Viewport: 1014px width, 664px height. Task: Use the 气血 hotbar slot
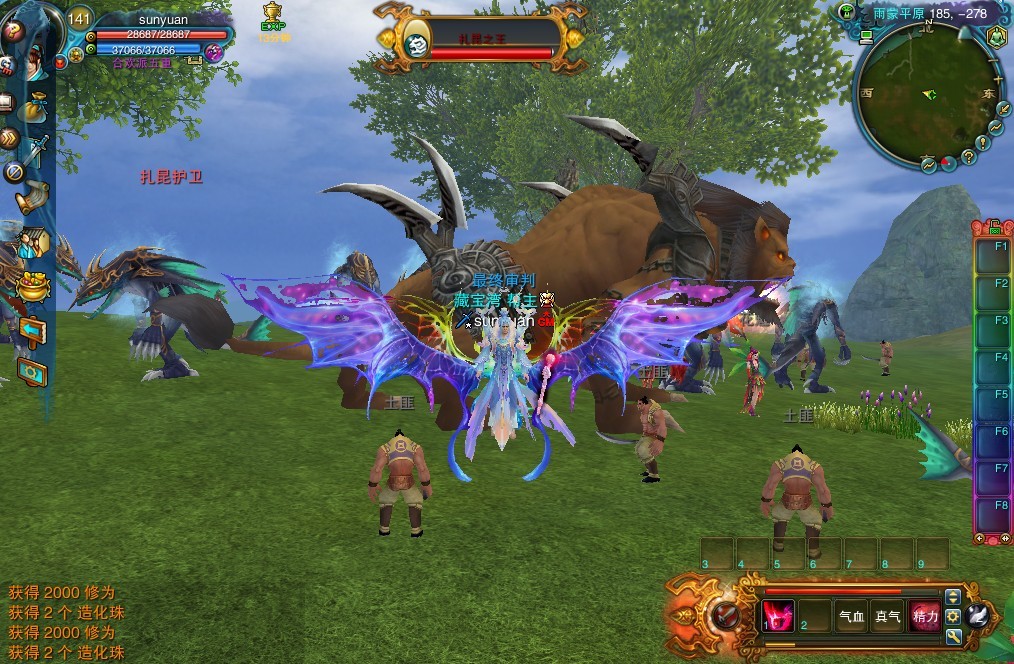click(851, 616)
